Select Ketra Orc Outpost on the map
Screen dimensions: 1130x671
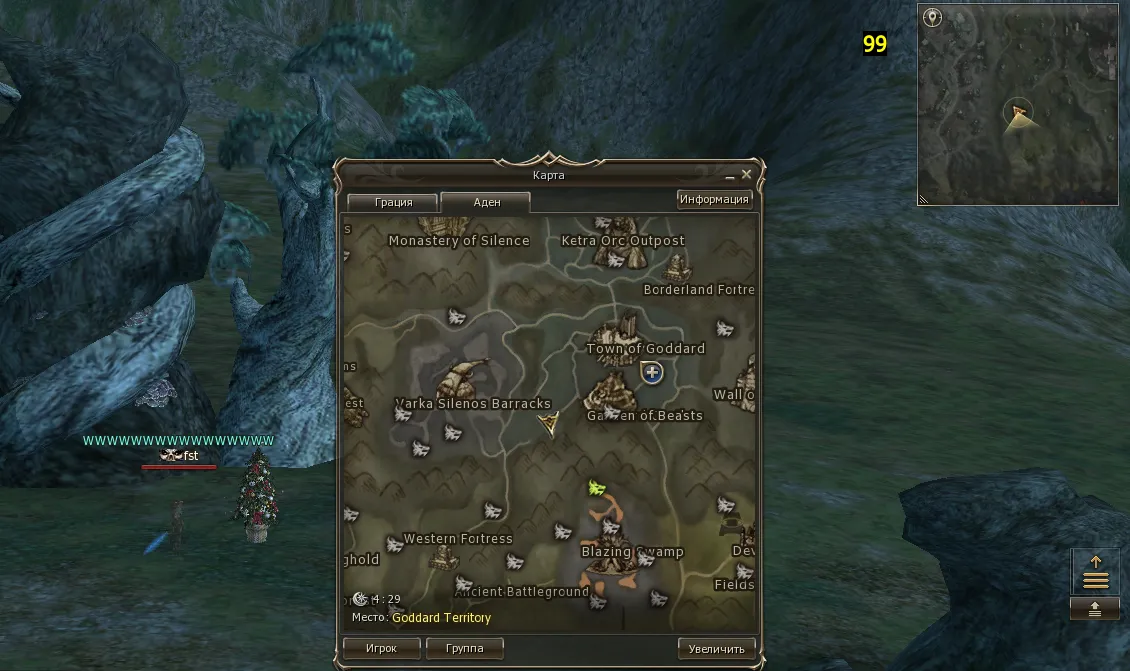pyautogui.click(x=622, y=240)
